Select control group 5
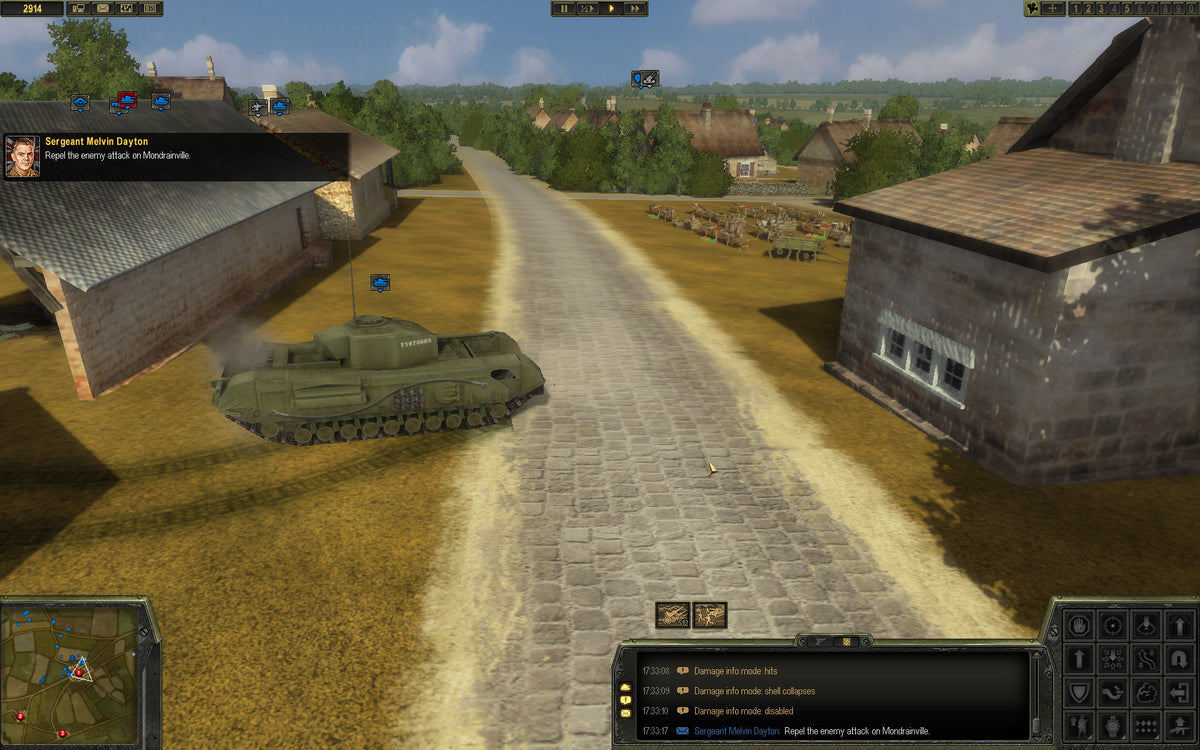 click(x=1126, y=9)
